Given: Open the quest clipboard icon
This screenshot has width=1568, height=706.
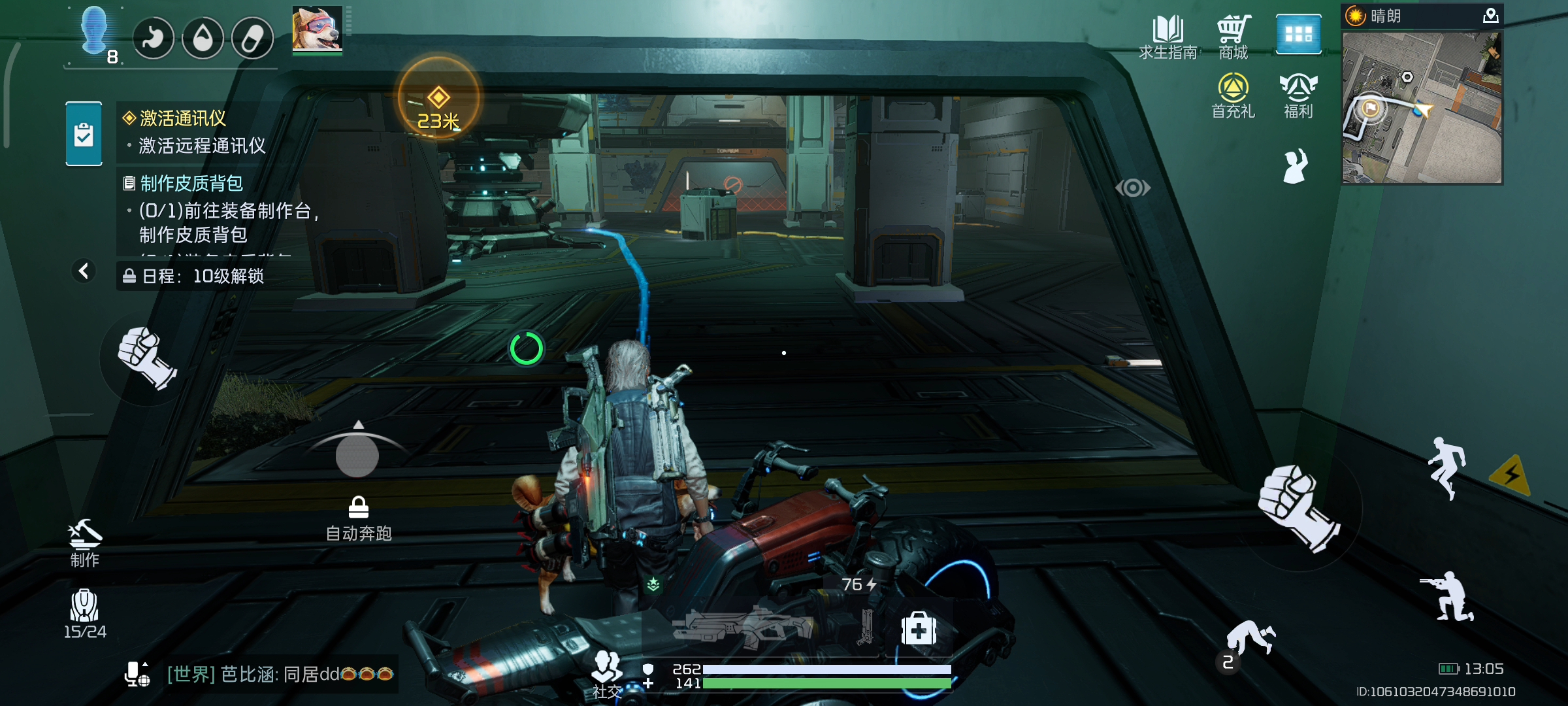Looking at the screenshot, I should [x=84, y=133].
